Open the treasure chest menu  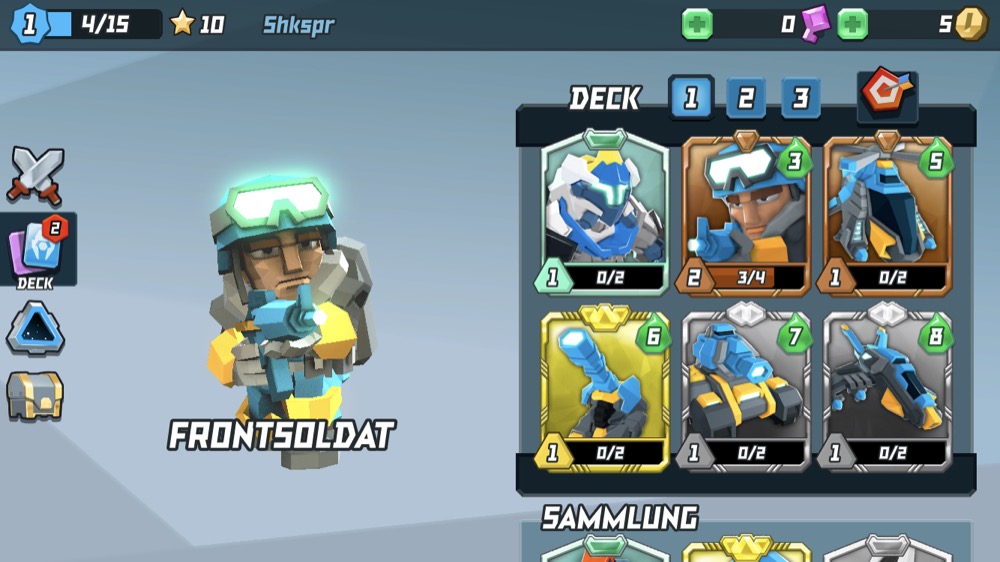(x=35, y=395)
